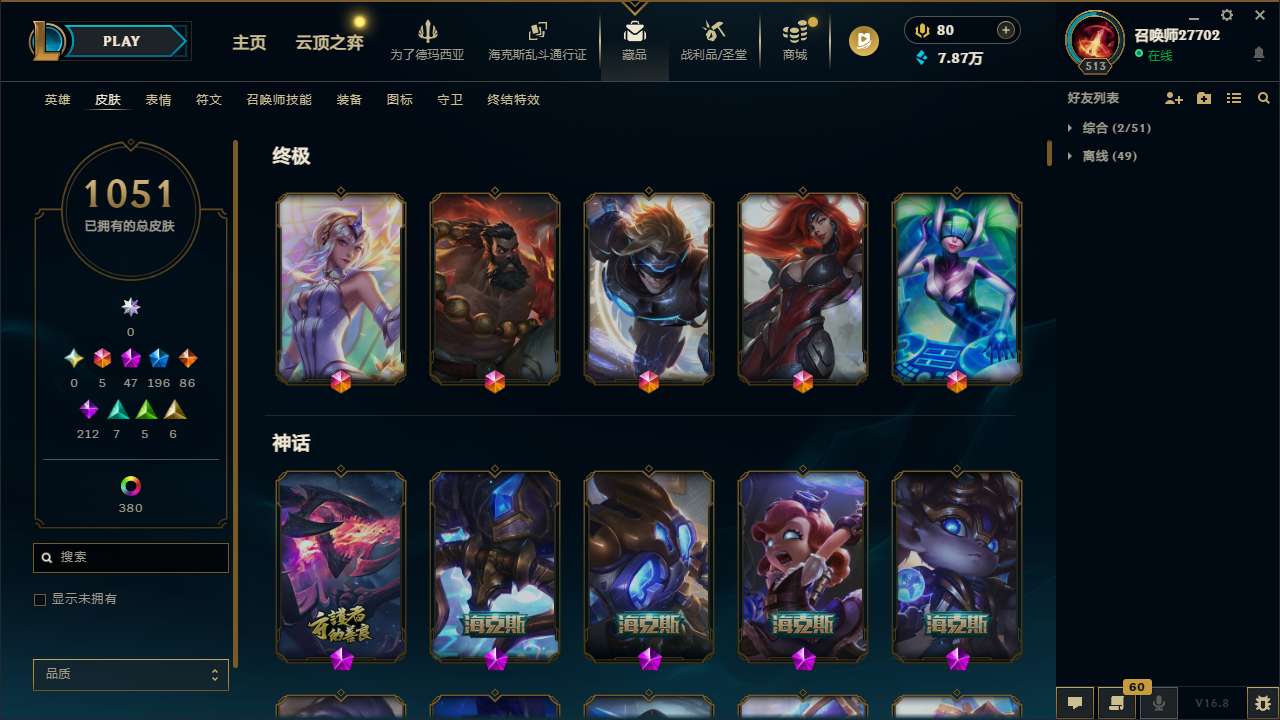Image resolution: width=1280 pixels, height=720 pixels.
Task: Open the 品质 quality dropdown
Action: [x=130, y=674]
